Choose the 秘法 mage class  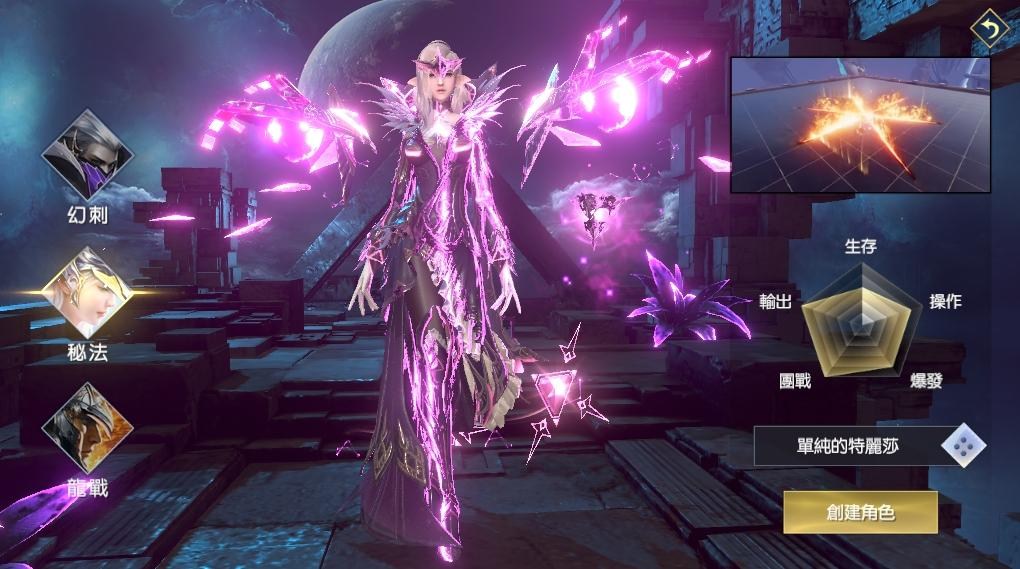click(87, 292)
